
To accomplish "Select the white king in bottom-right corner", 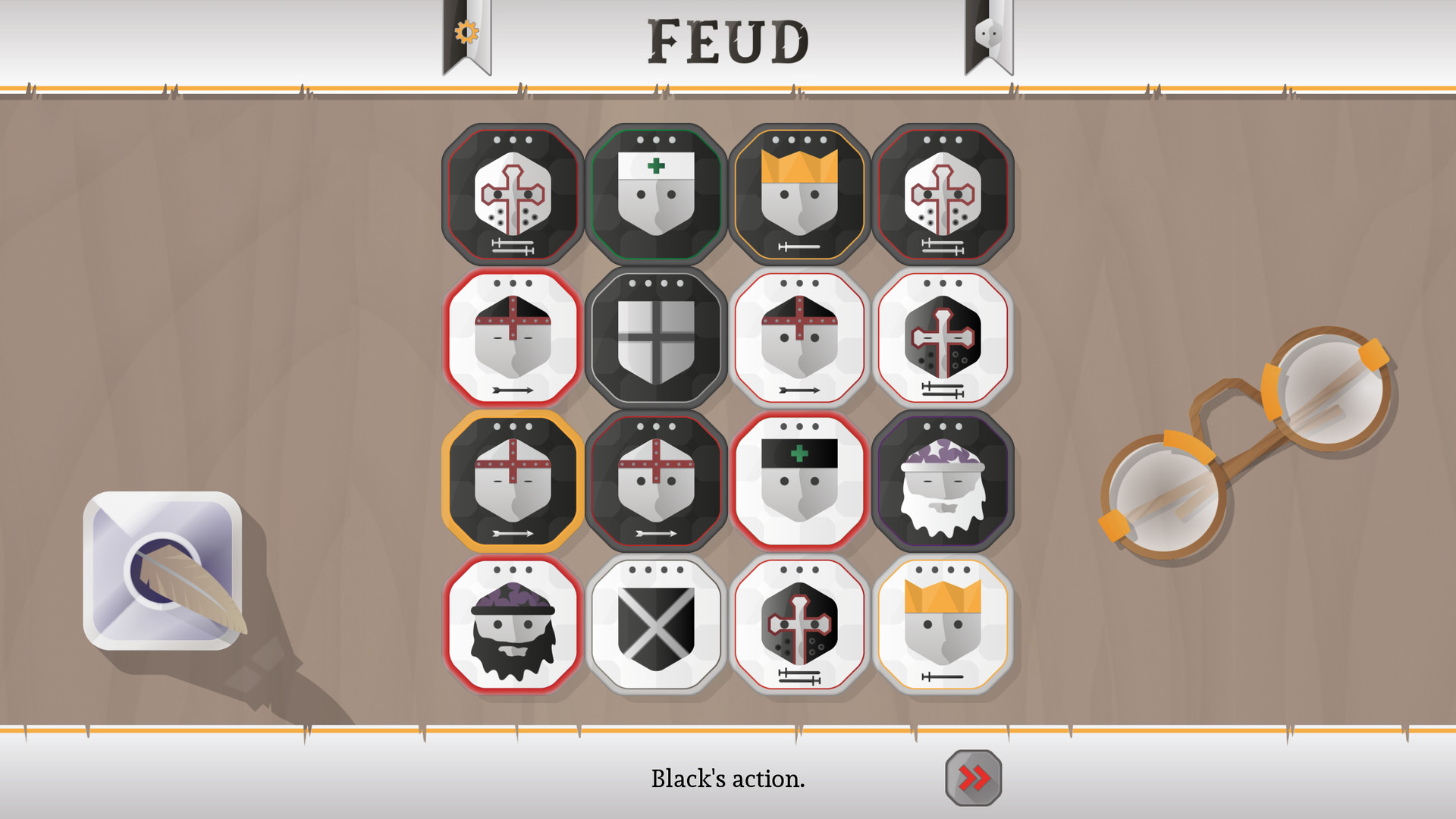I will pos(943,622).
